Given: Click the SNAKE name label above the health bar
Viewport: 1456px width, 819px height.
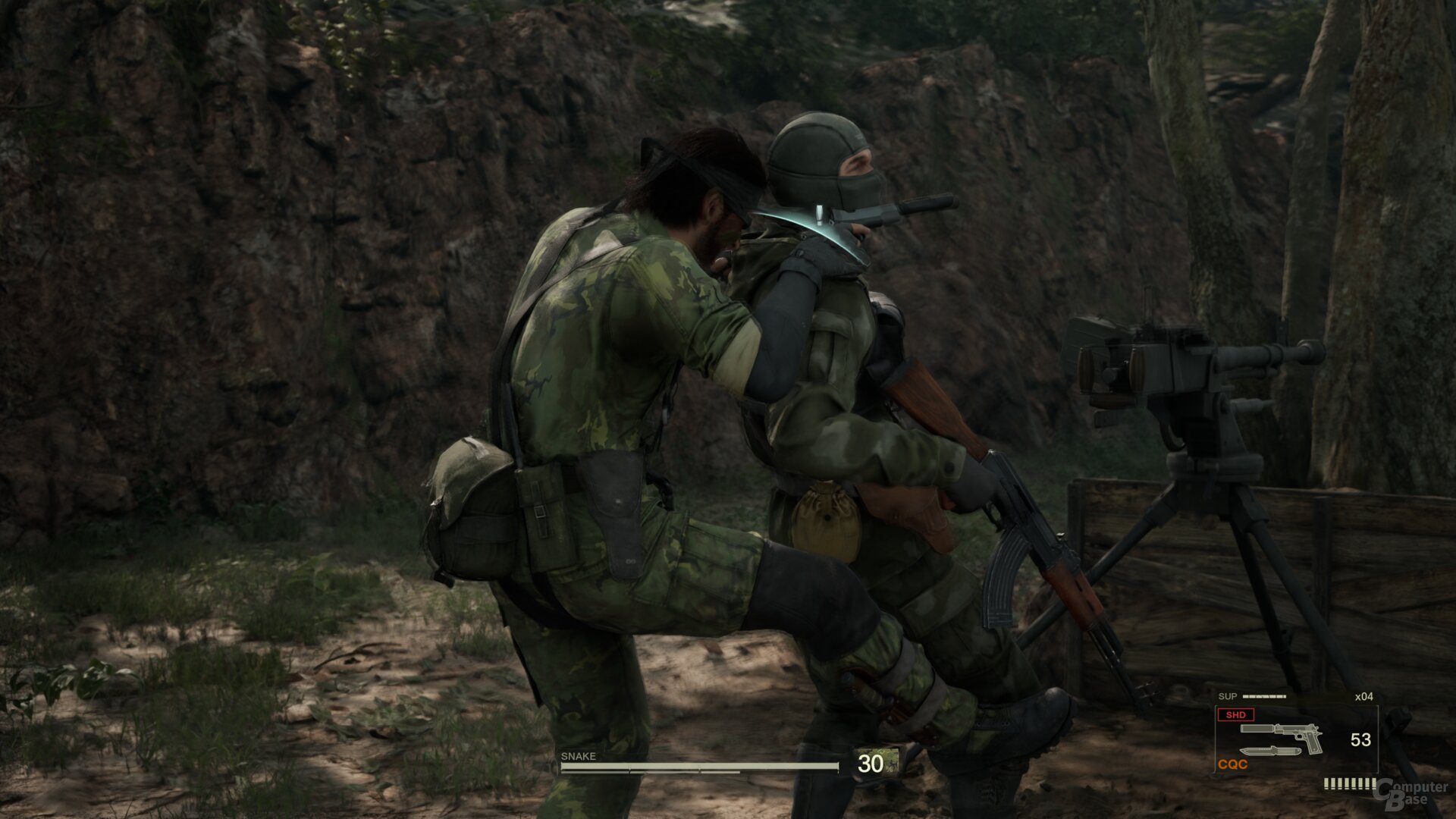Looking at the screenshot, I should click(x=579, y=756).
